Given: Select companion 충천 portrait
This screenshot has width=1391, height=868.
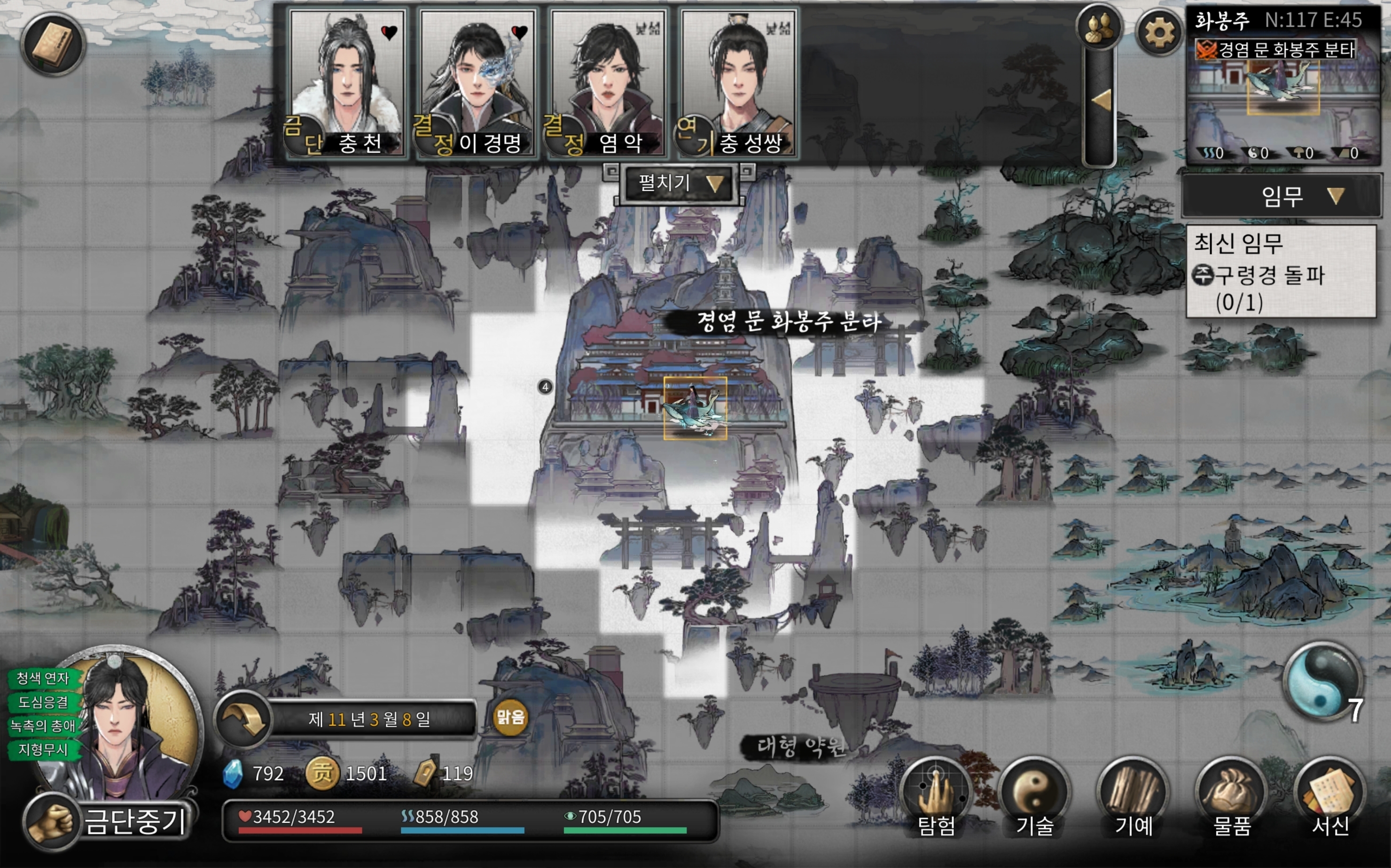Looking at the screenshot, I should coord(347,80).
